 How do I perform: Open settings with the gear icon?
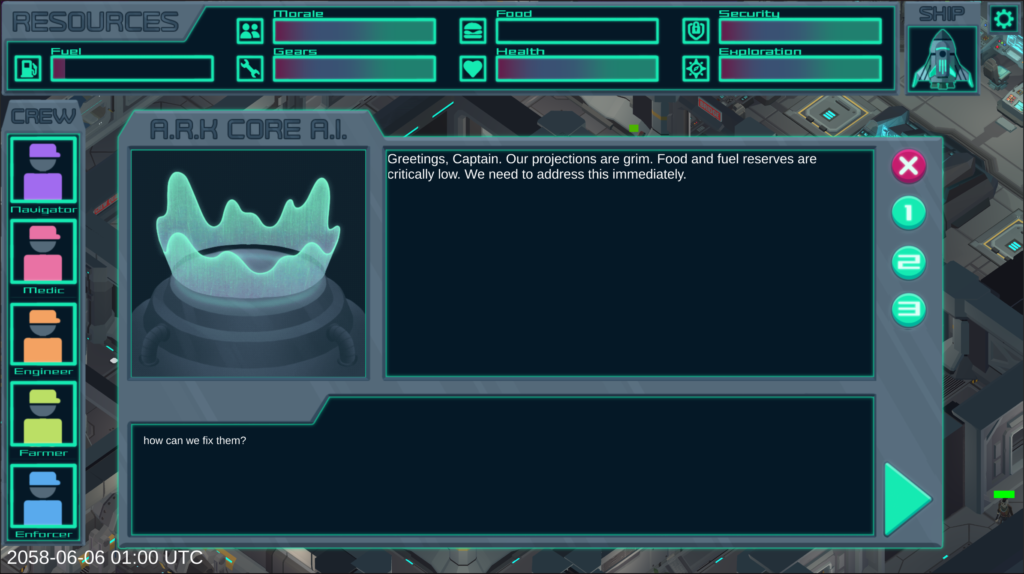[1003, 18]
